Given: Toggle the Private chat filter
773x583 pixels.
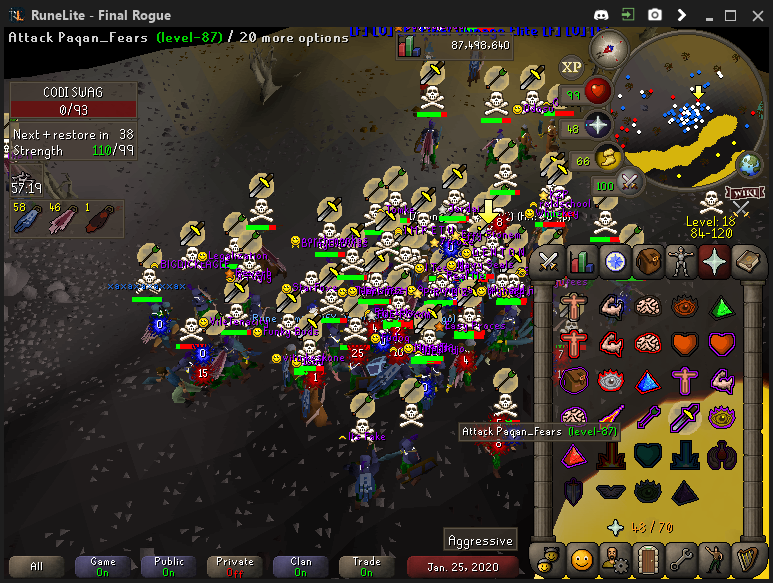Looking at the screenshot, I should pyautogui.click(x=235, y=567).
